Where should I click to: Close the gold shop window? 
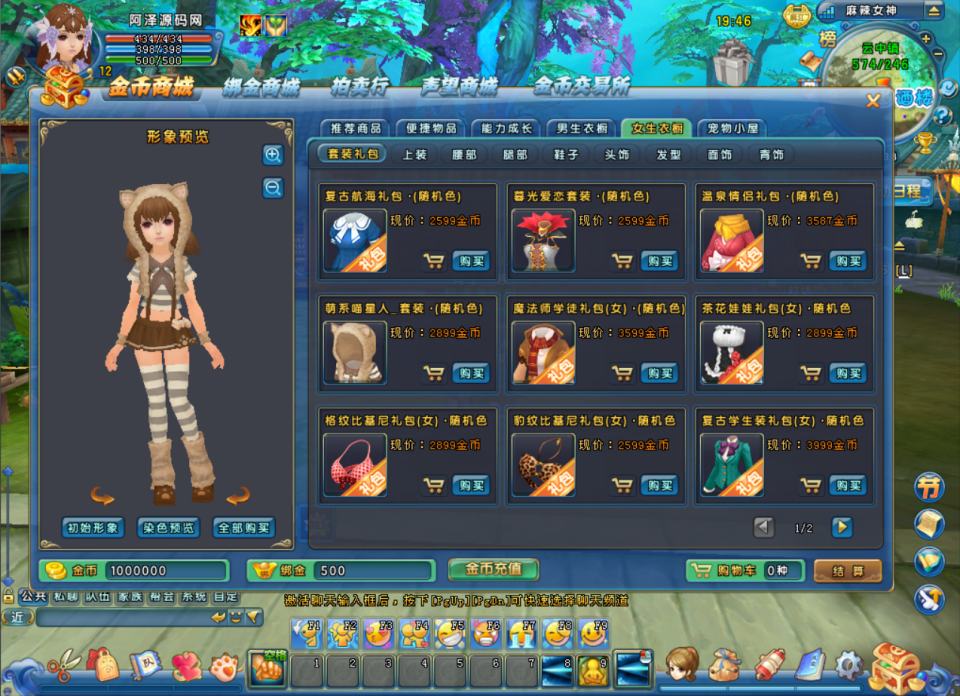(x=873, y=100)
